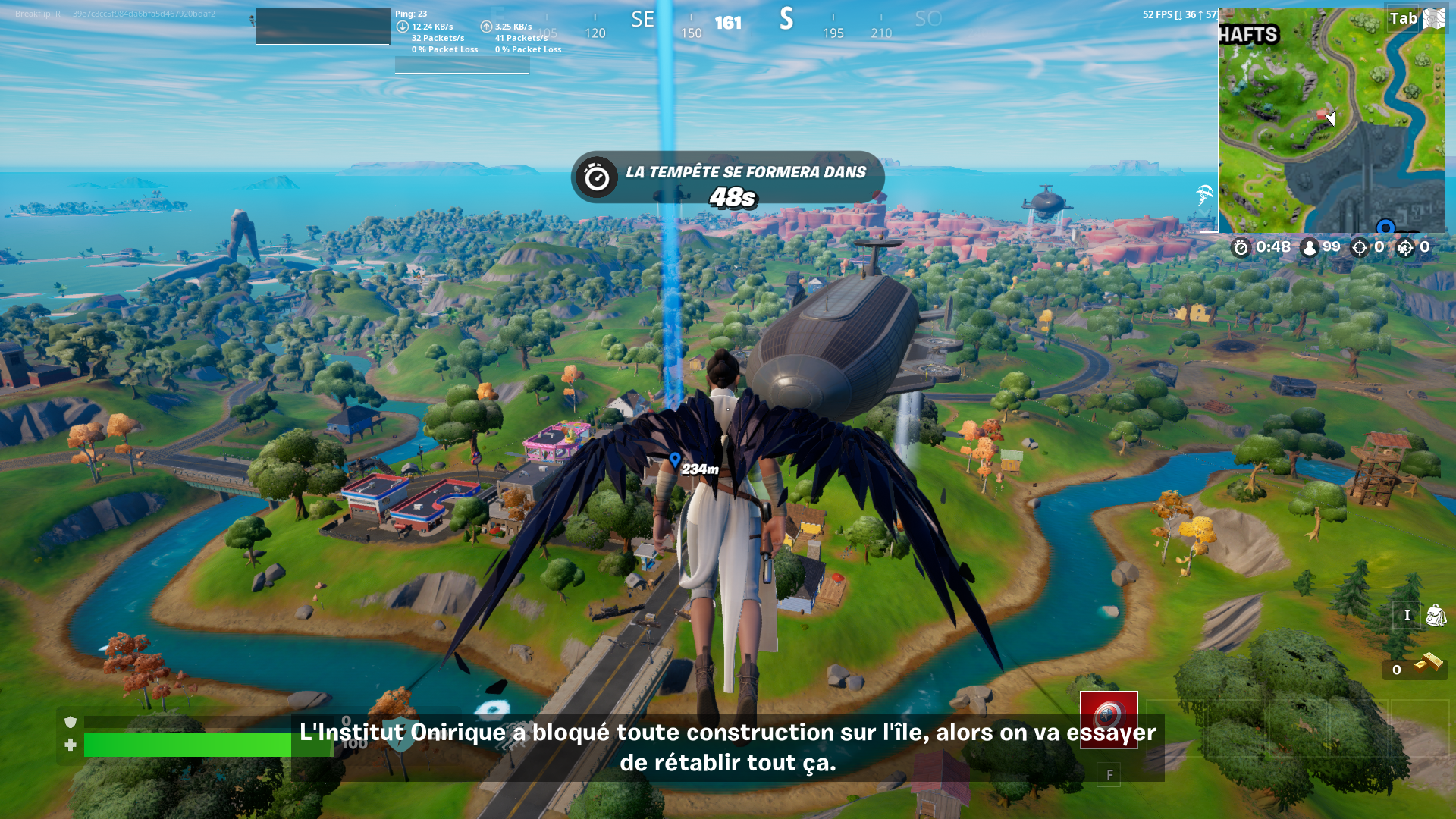
Task: Open the full map via the Tab button
Action: pyautogui.click(x=1404, y=19)
